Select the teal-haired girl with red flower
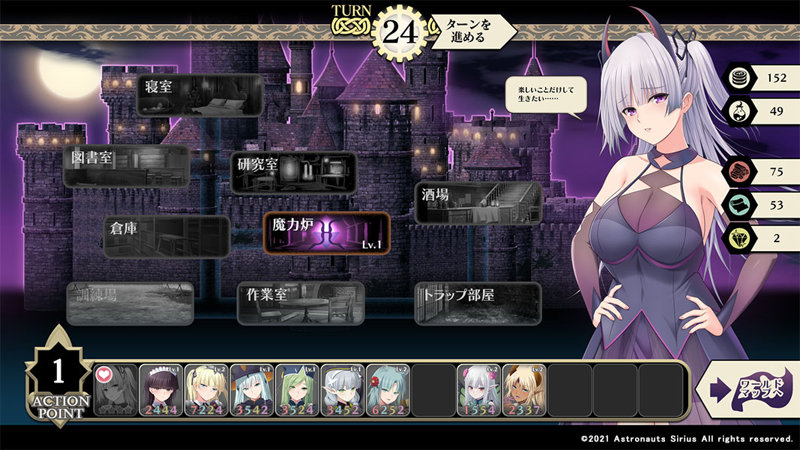 [x=388, y=389]
